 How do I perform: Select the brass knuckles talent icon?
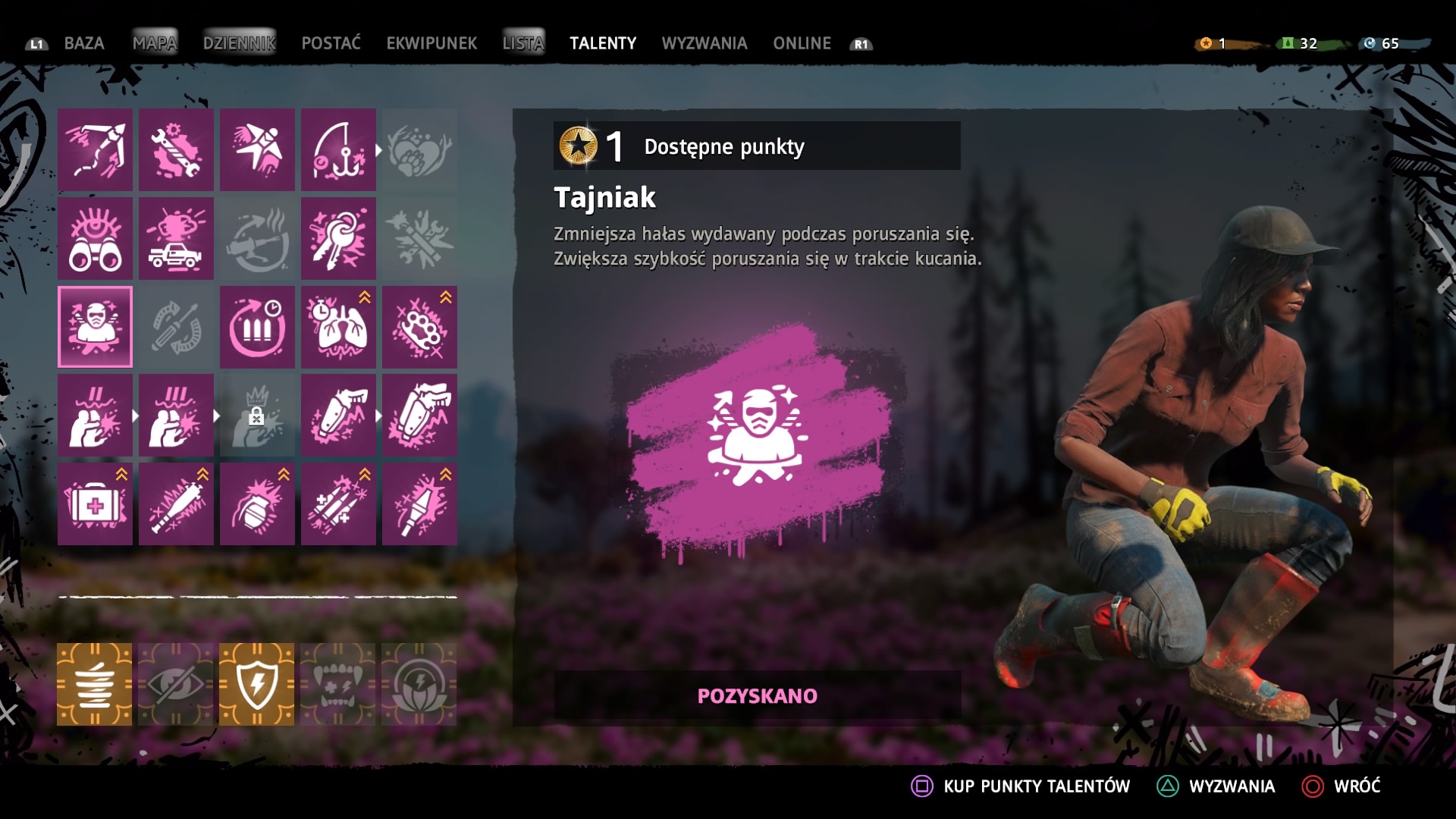[419, 327]
